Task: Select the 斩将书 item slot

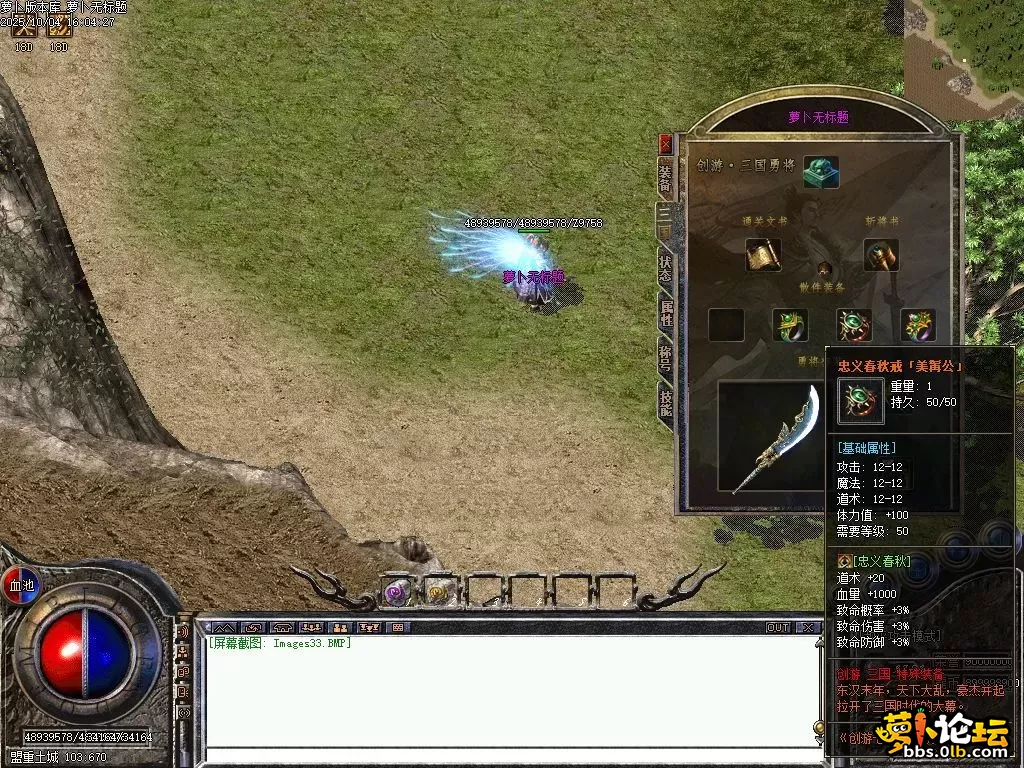Action: click(x=881, y=255)
